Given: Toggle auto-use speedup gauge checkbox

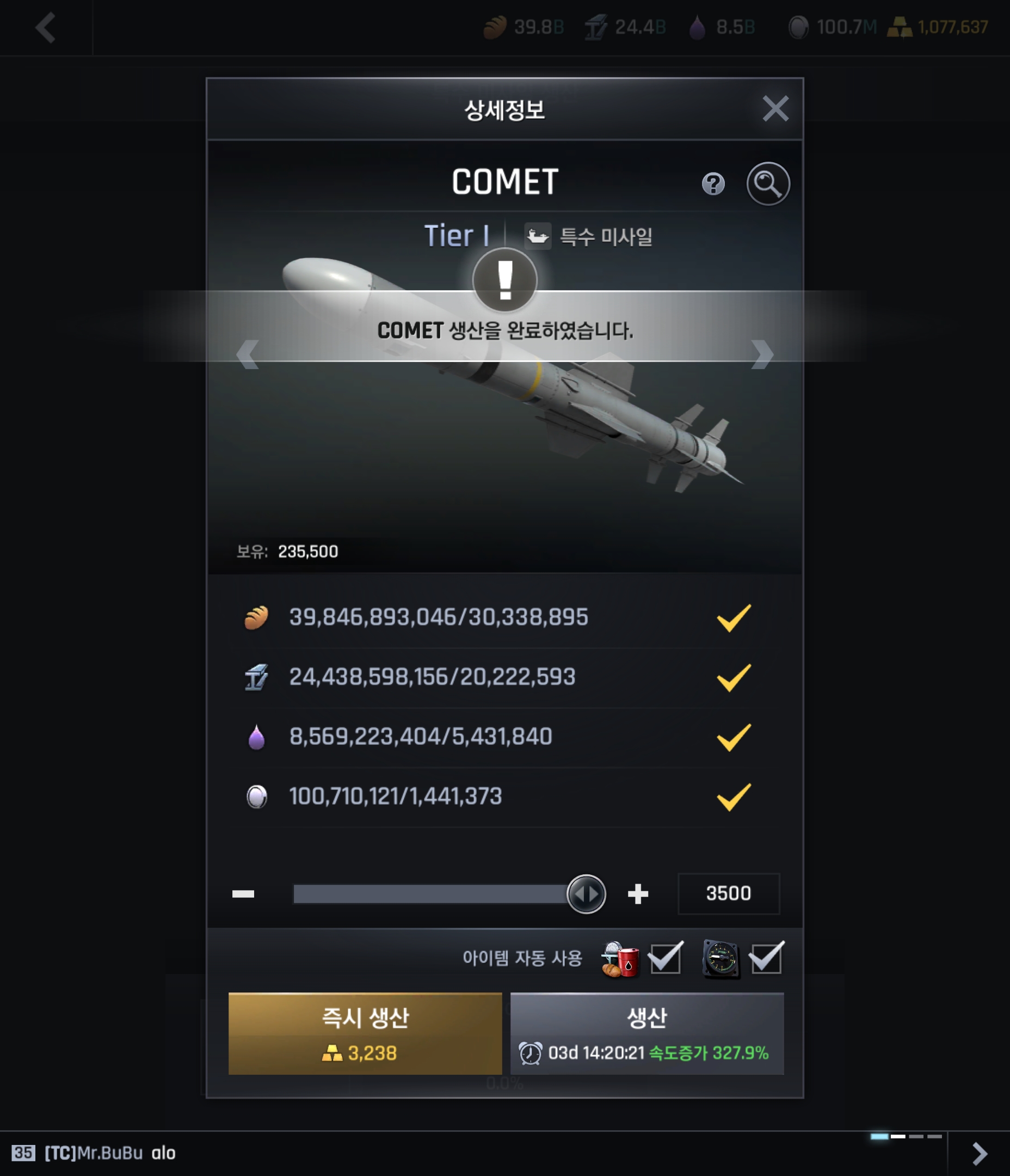Looking at the screenshot, I should tap(766, 959).
